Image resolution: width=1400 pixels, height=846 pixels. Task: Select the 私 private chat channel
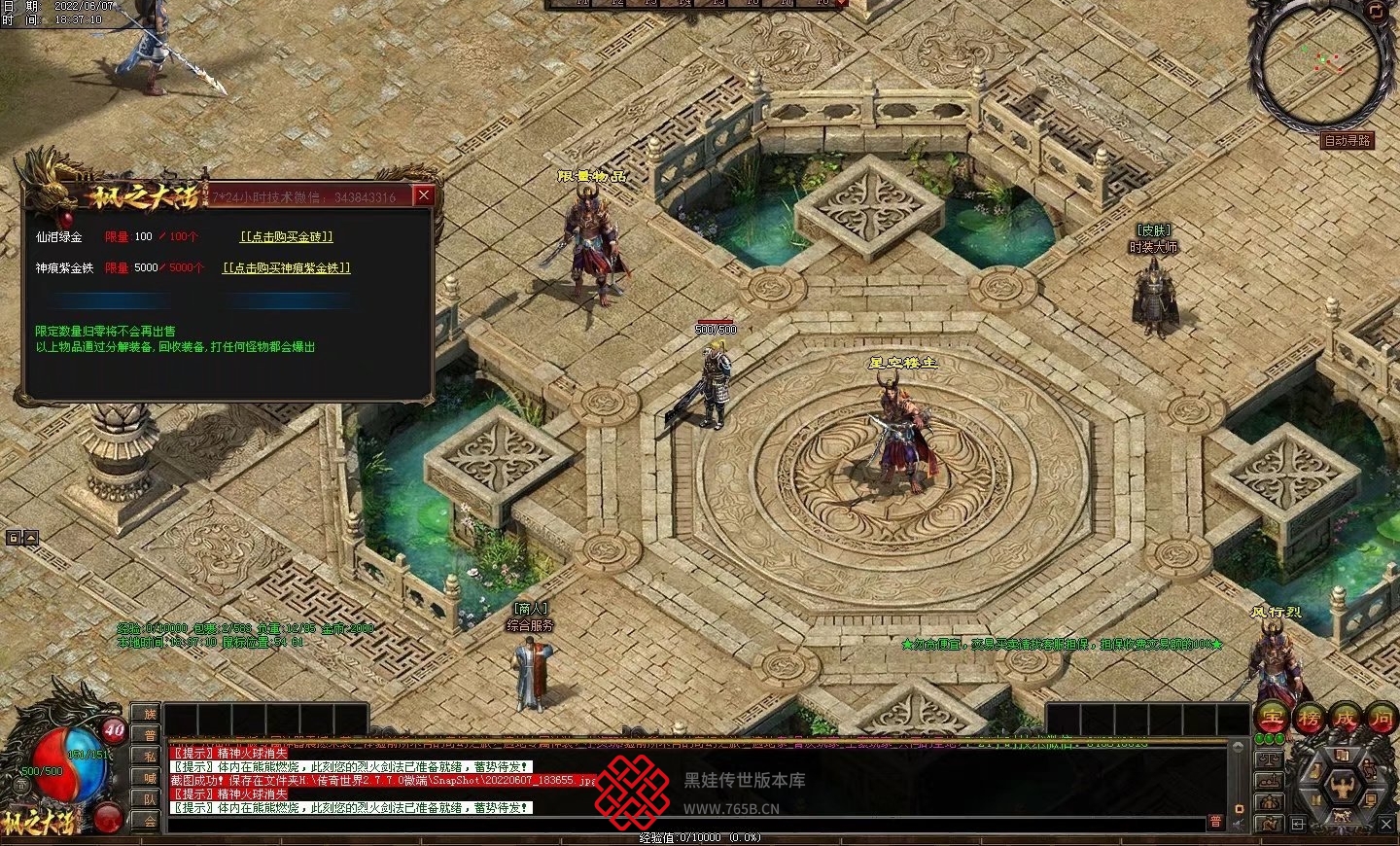[x=150, y=757]
